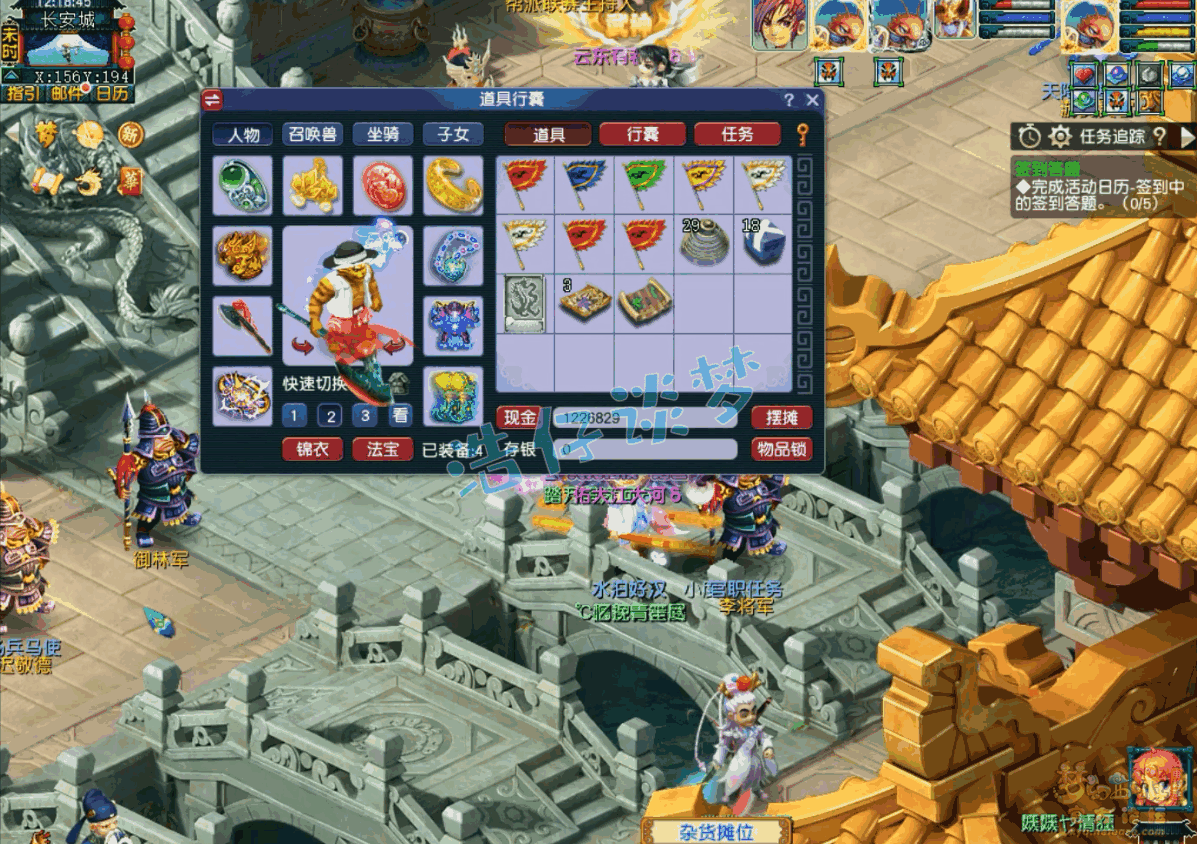Select the 子女 tab
Screen dimensions: 1197x844
click(453, 135)
